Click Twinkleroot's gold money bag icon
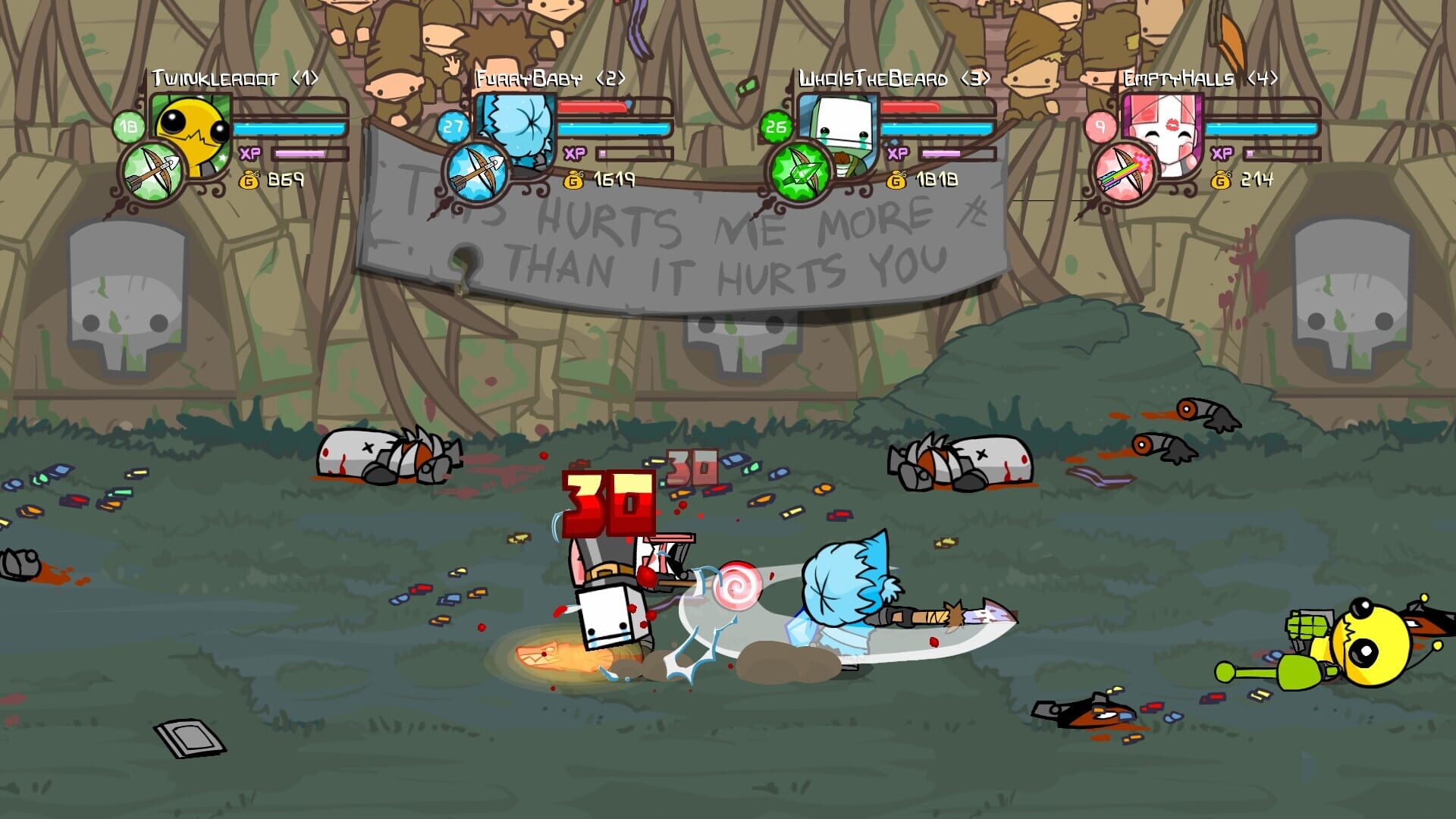The image size is (1456, 819). click(250, 181)
